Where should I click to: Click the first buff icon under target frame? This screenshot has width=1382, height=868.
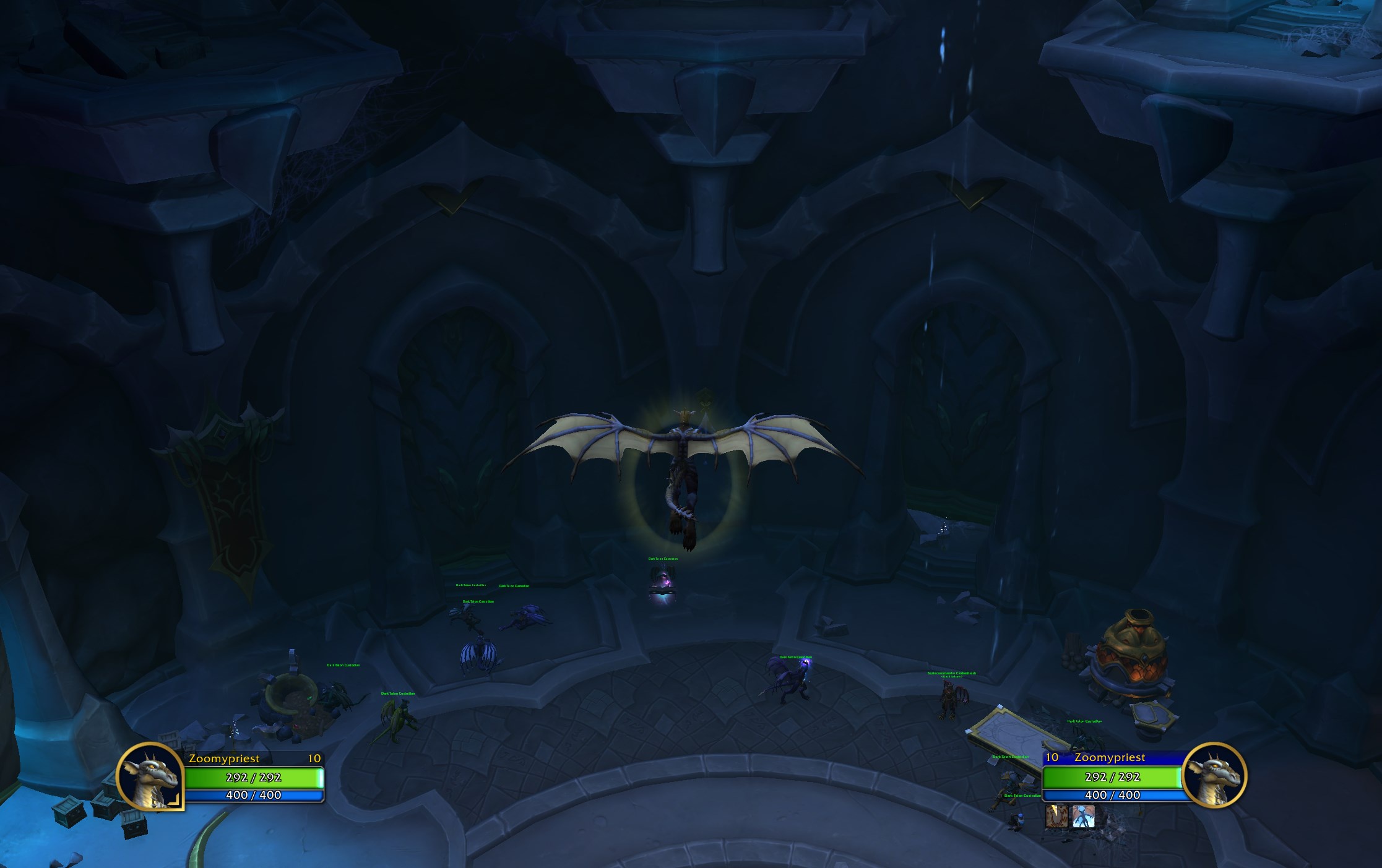coord(1058,818)
